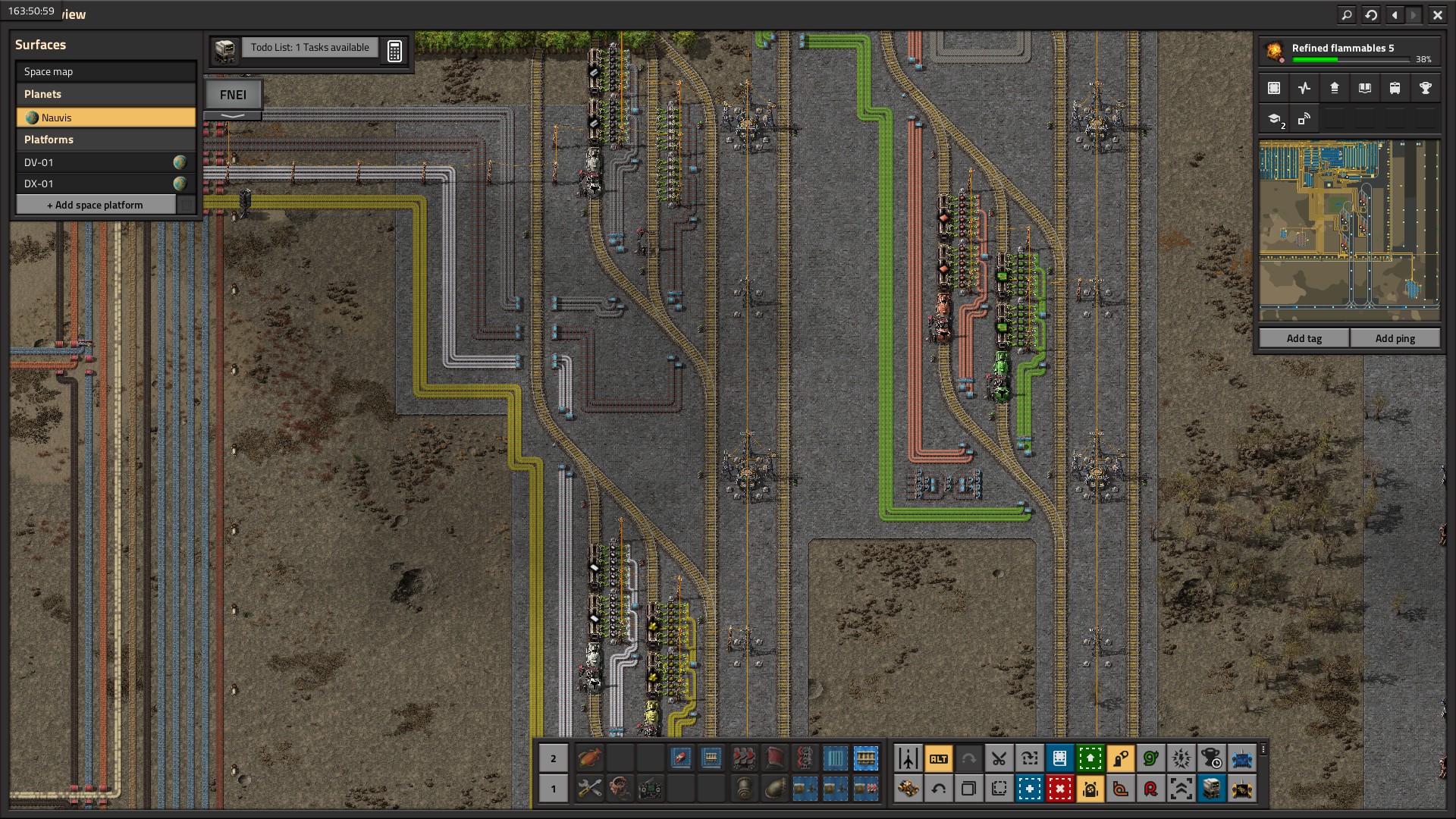The height and width of the screenshot is (819, 1456).
Task: Activate the scissors cut tool
Action: point(999,758)
